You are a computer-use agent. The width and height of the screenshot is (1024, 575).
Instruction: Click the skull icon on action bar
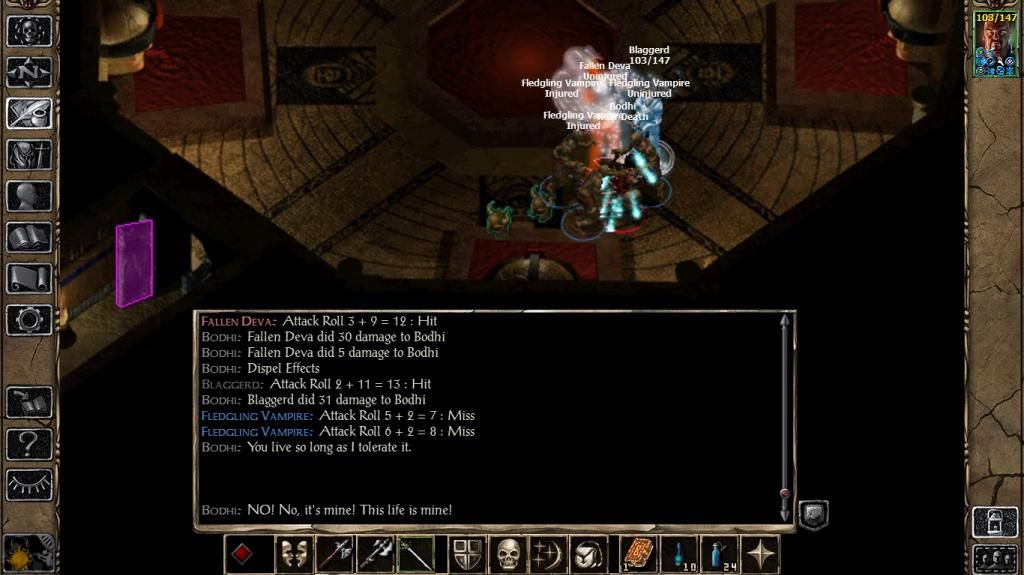pyautogui.click(x=509, y=554)
